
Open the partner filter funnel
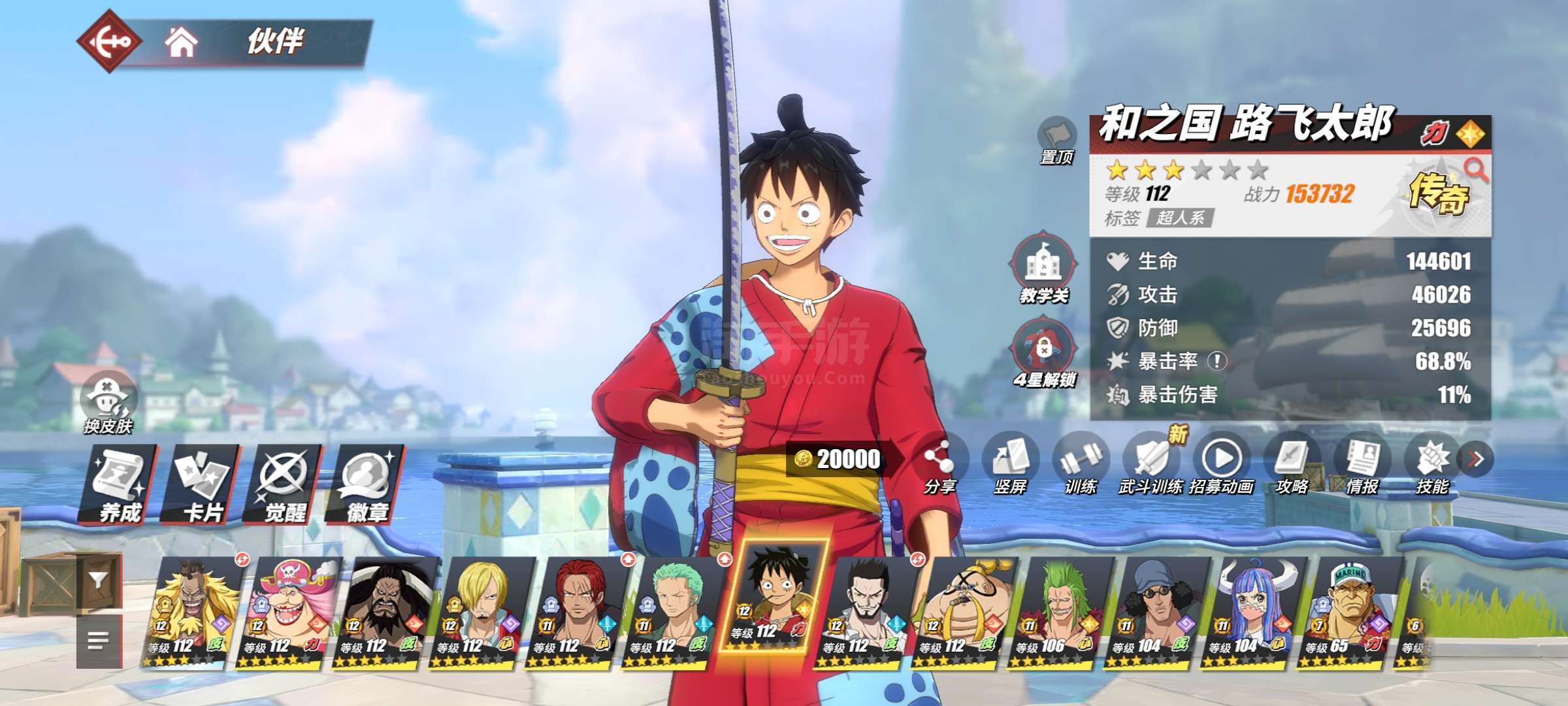click(99, 581)
